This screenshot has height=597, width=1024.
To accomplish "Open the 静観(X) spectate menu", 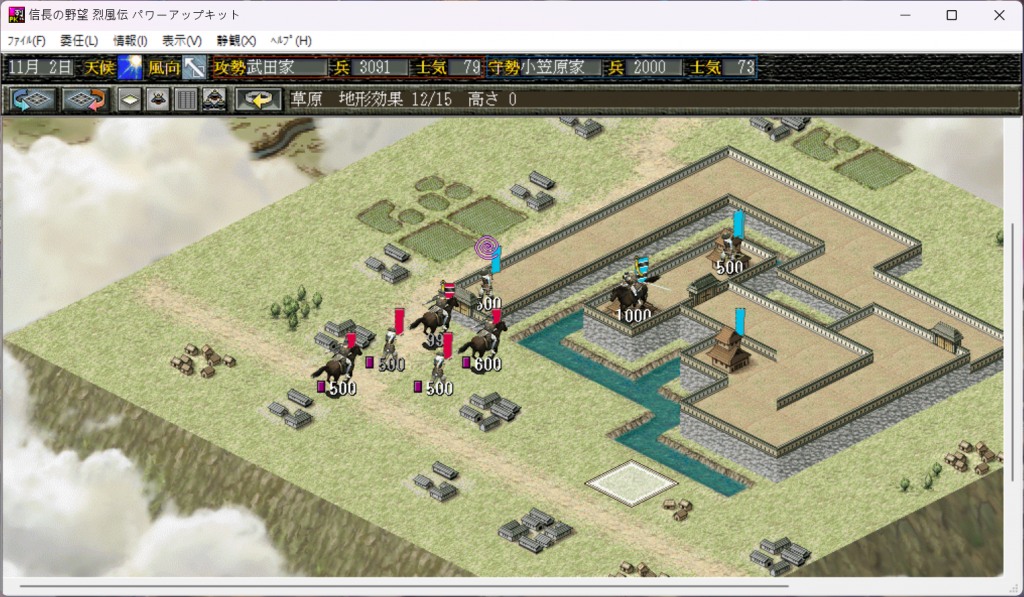I will pyautogui.click(x=236, y=41).
